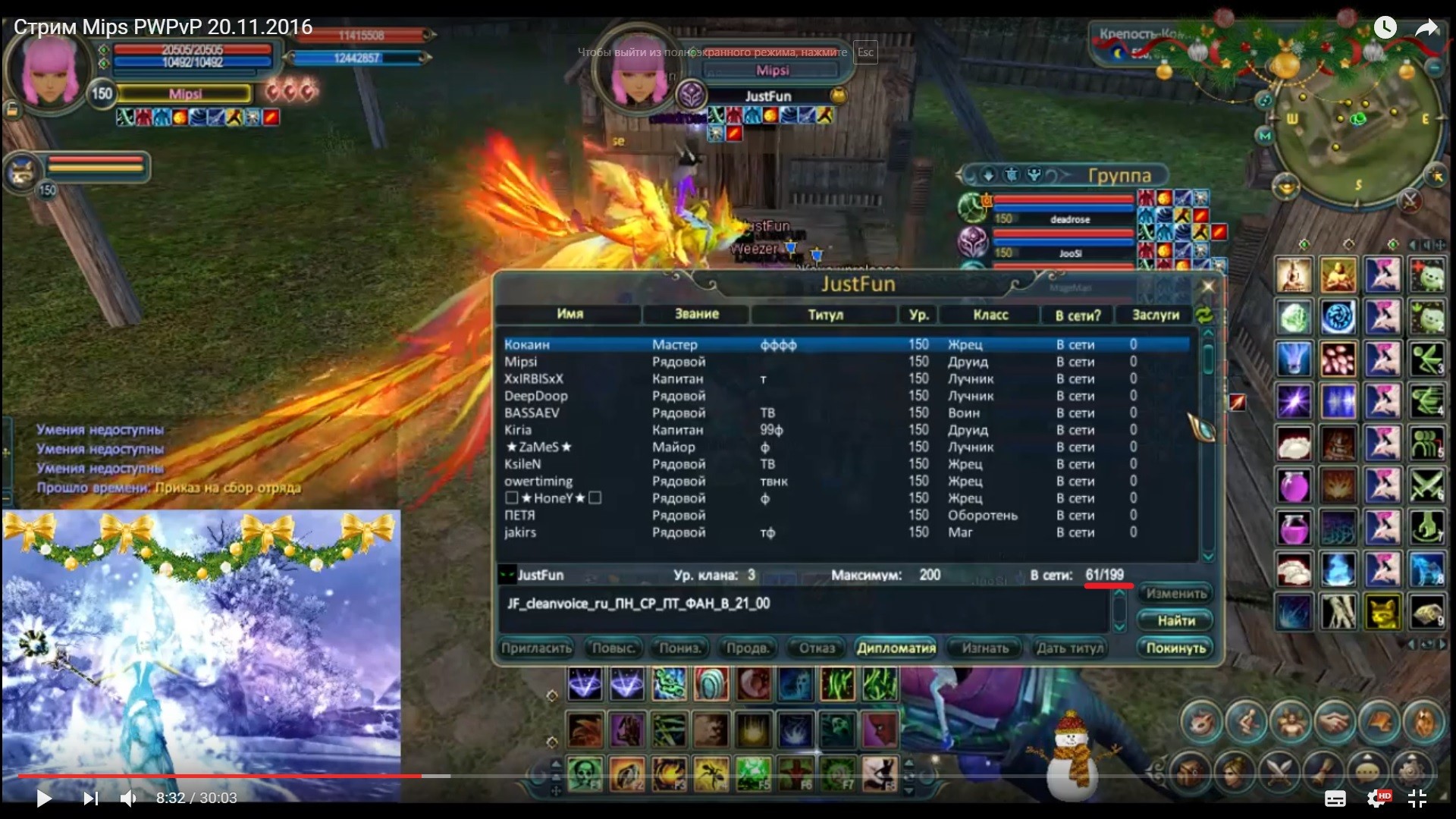Click the Найти search button

click(x=1175, y=621)
